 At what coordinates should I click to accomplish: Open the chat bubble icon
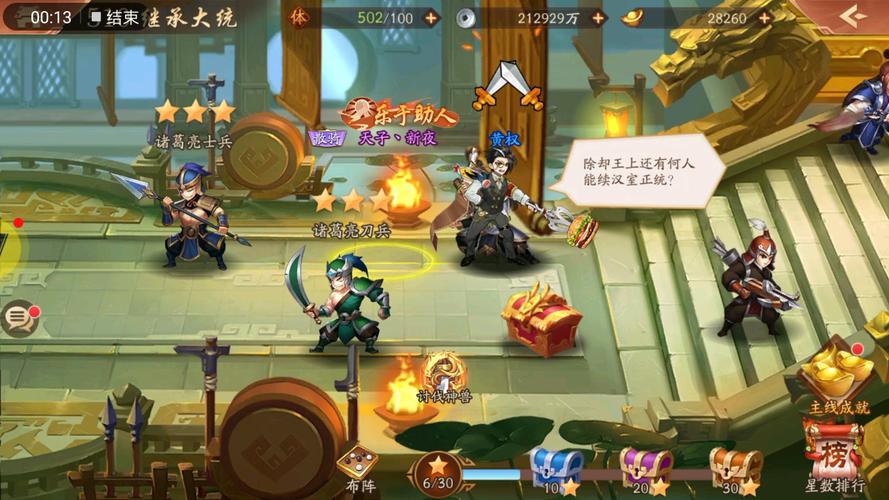point(18,319)
